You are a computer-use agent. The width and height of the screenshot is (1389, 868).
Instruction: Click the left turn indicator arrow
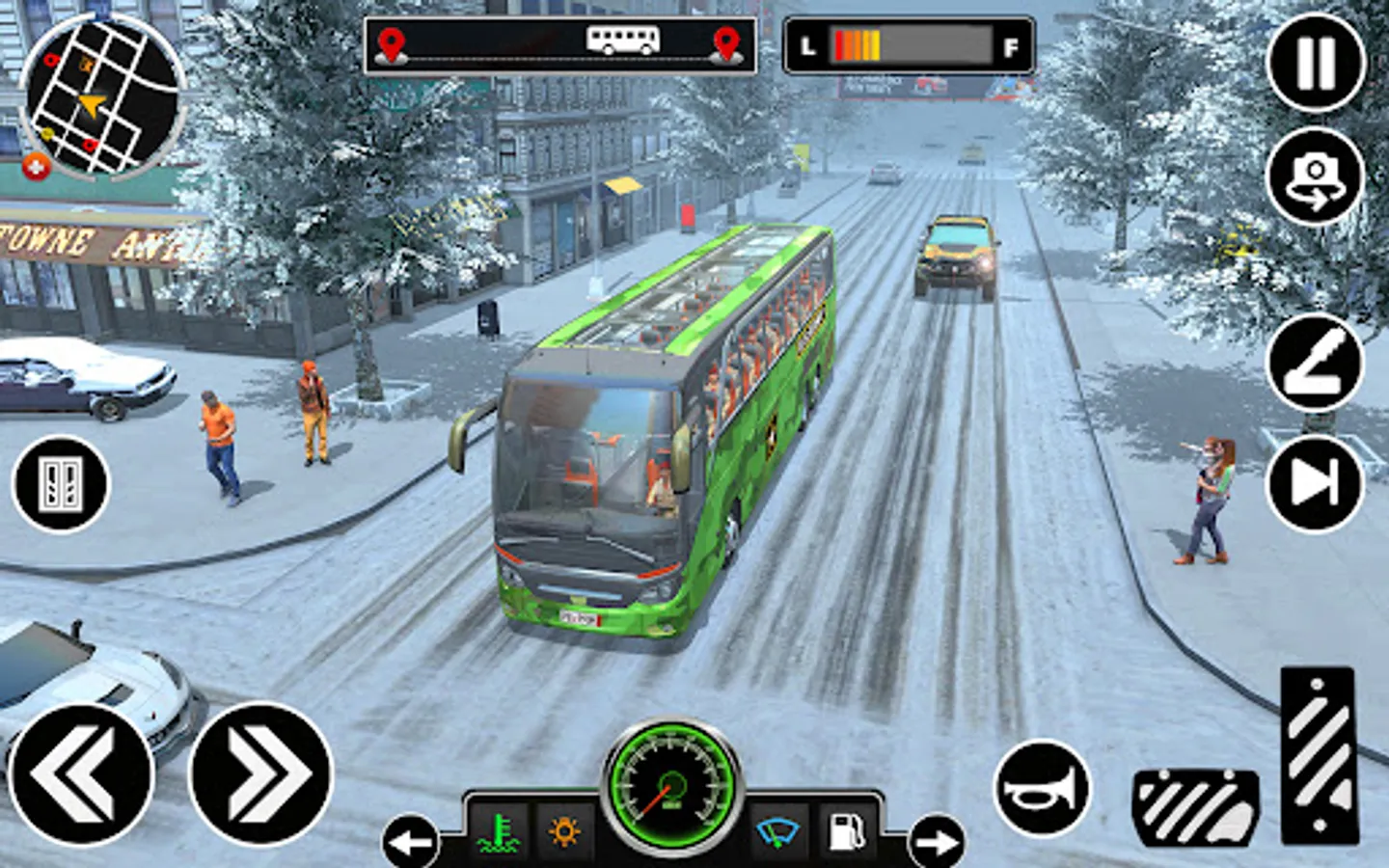pyautogui.click(x=411, y=842)
